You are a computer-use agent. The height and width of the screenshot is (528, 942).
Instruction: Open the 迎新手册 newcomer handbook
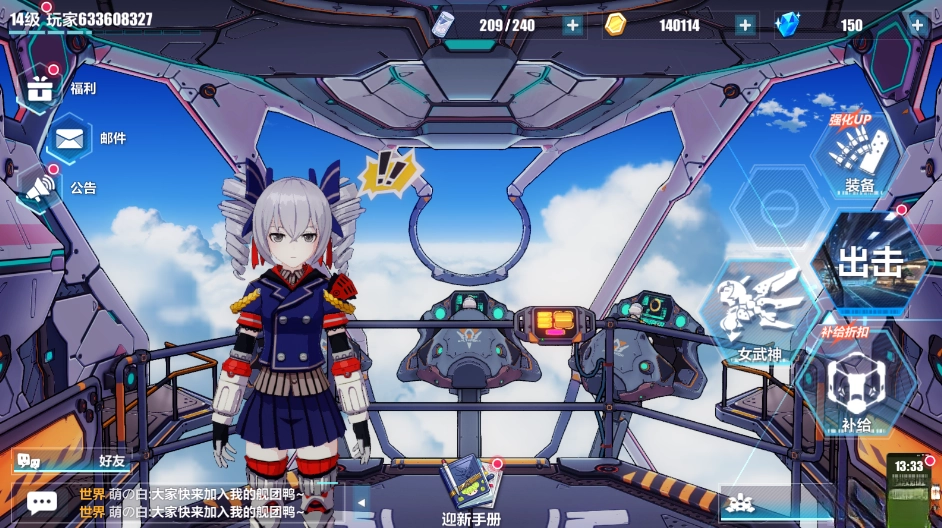471,490
